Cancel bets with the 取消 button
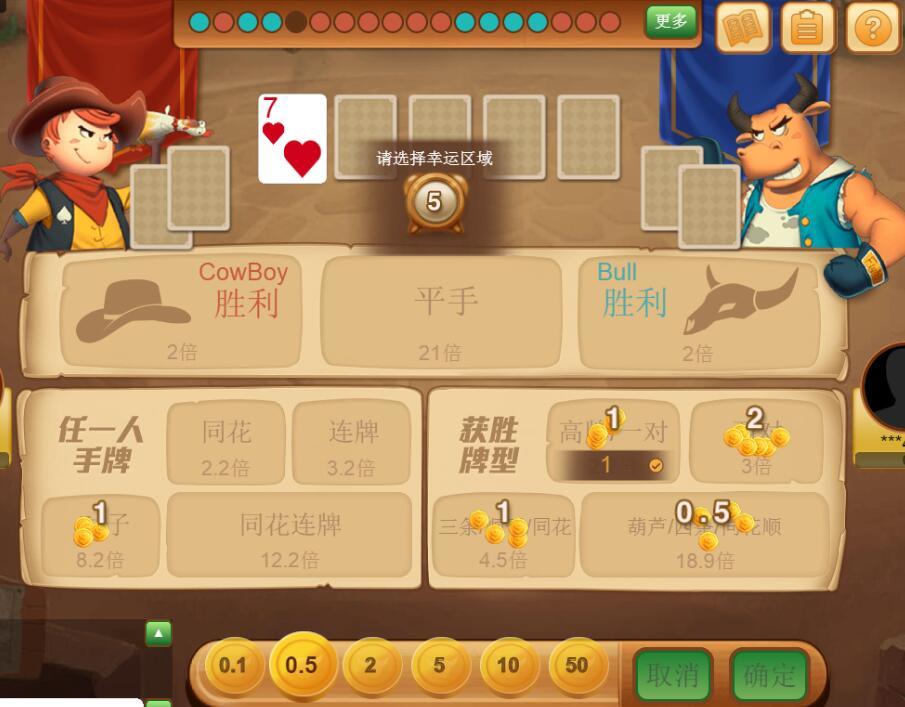Viewport: 905px width, 707px height. point(673,675)
